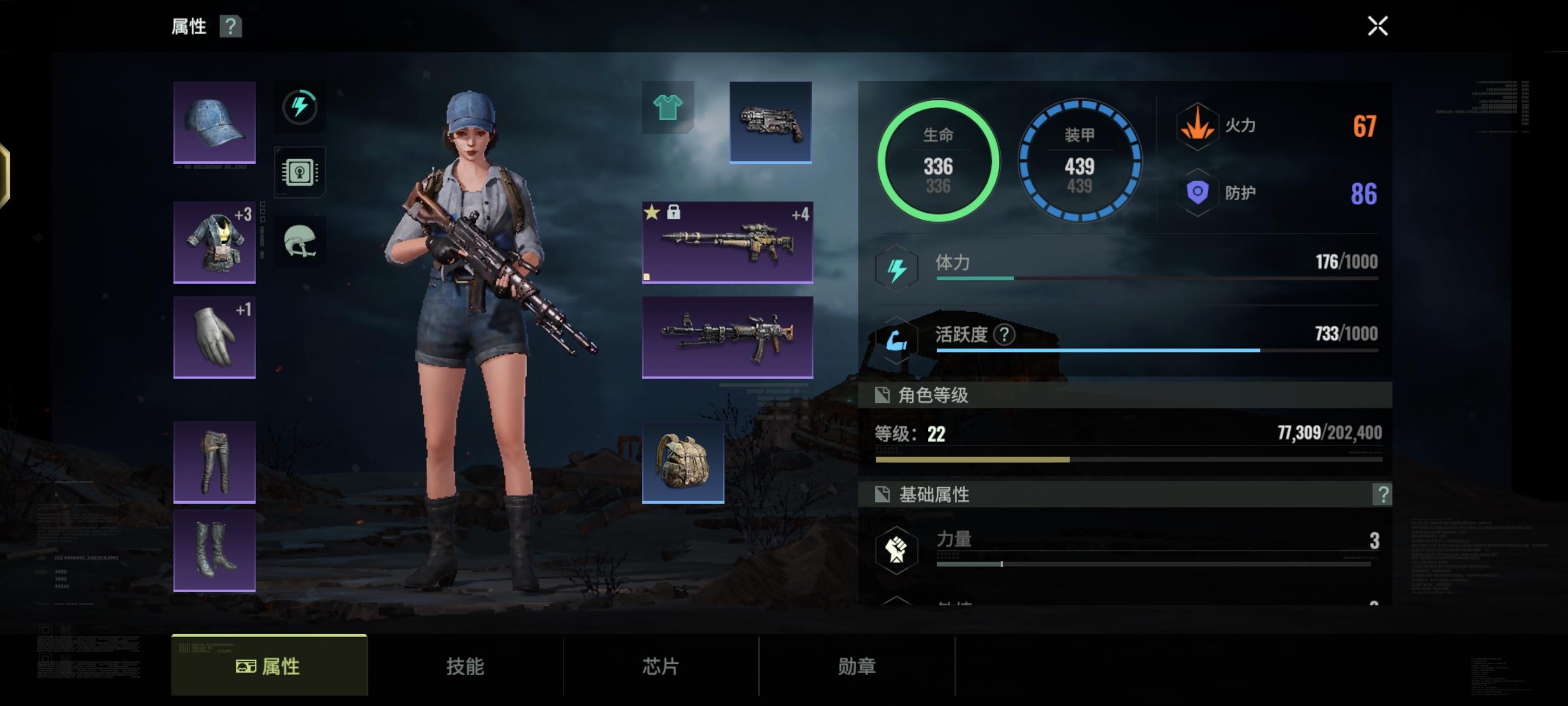Open the chip module icon
The image size is (1568, 706).
[300, 173]
